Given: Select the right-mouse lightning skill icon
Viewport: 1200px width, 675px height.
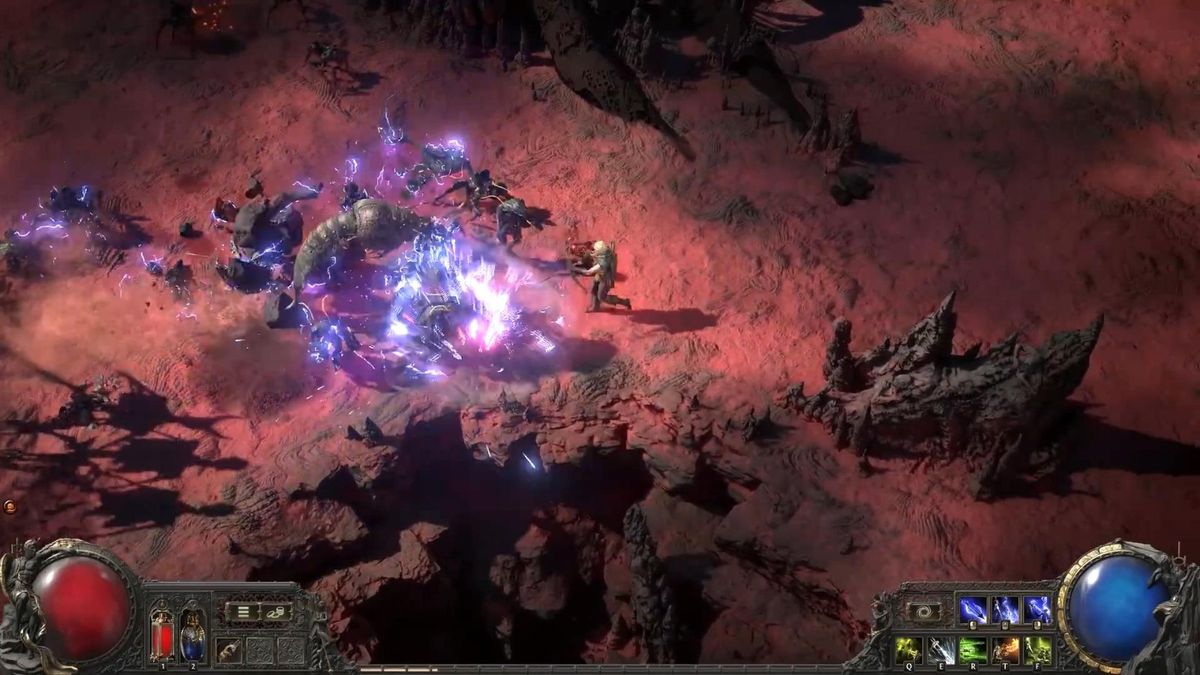Looking at the screenshot, I should coord(1037,610).
